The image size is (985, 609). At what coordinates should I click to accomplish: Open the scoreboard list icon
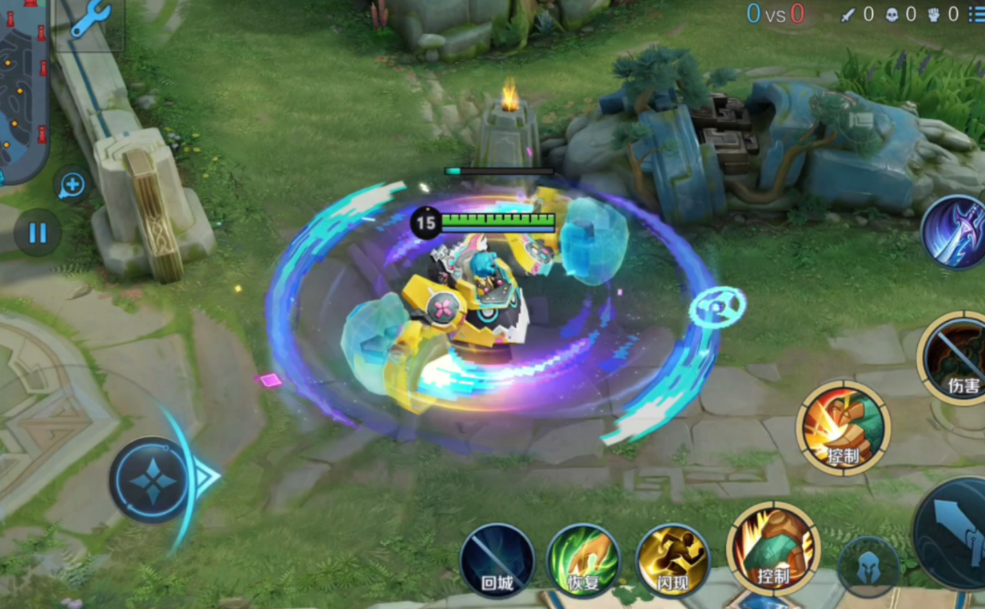coord(976,14)
